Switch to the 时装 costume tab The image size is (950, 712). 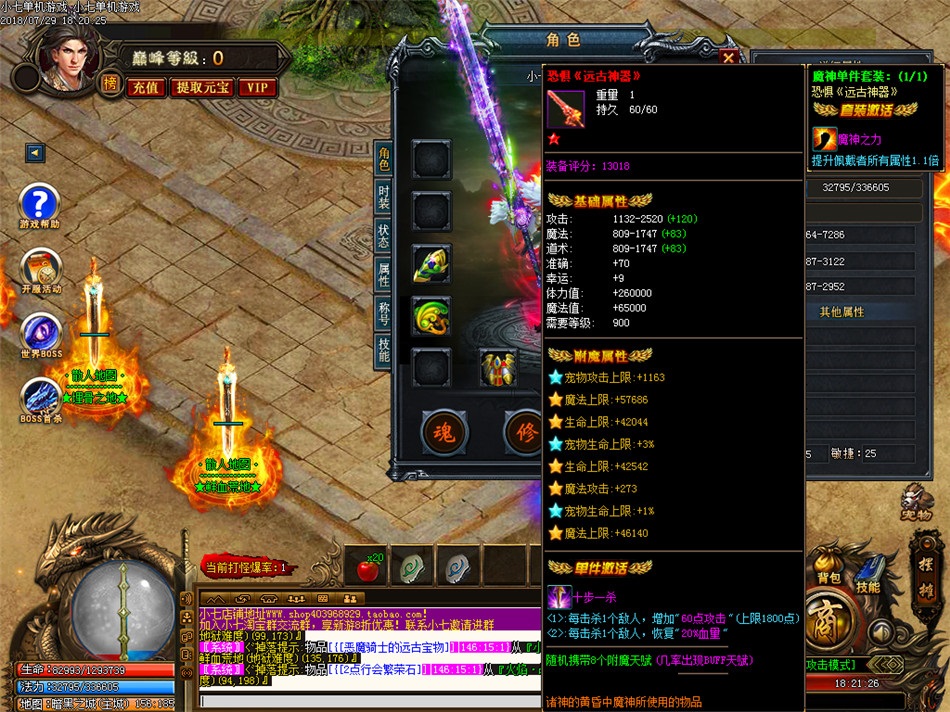(x=383, y=196)
